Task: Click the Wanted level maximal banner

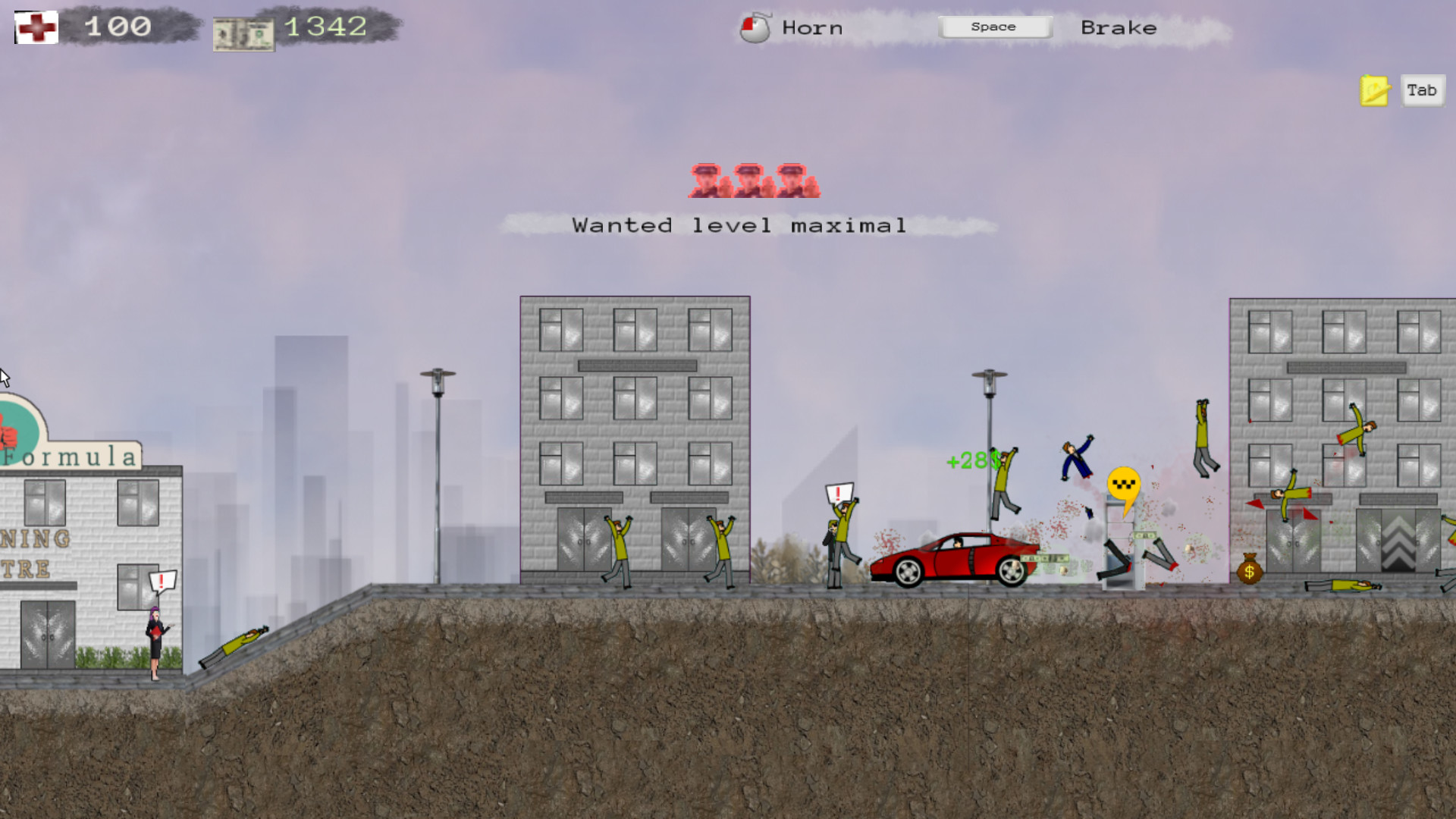Action: [x=739, y=224]
